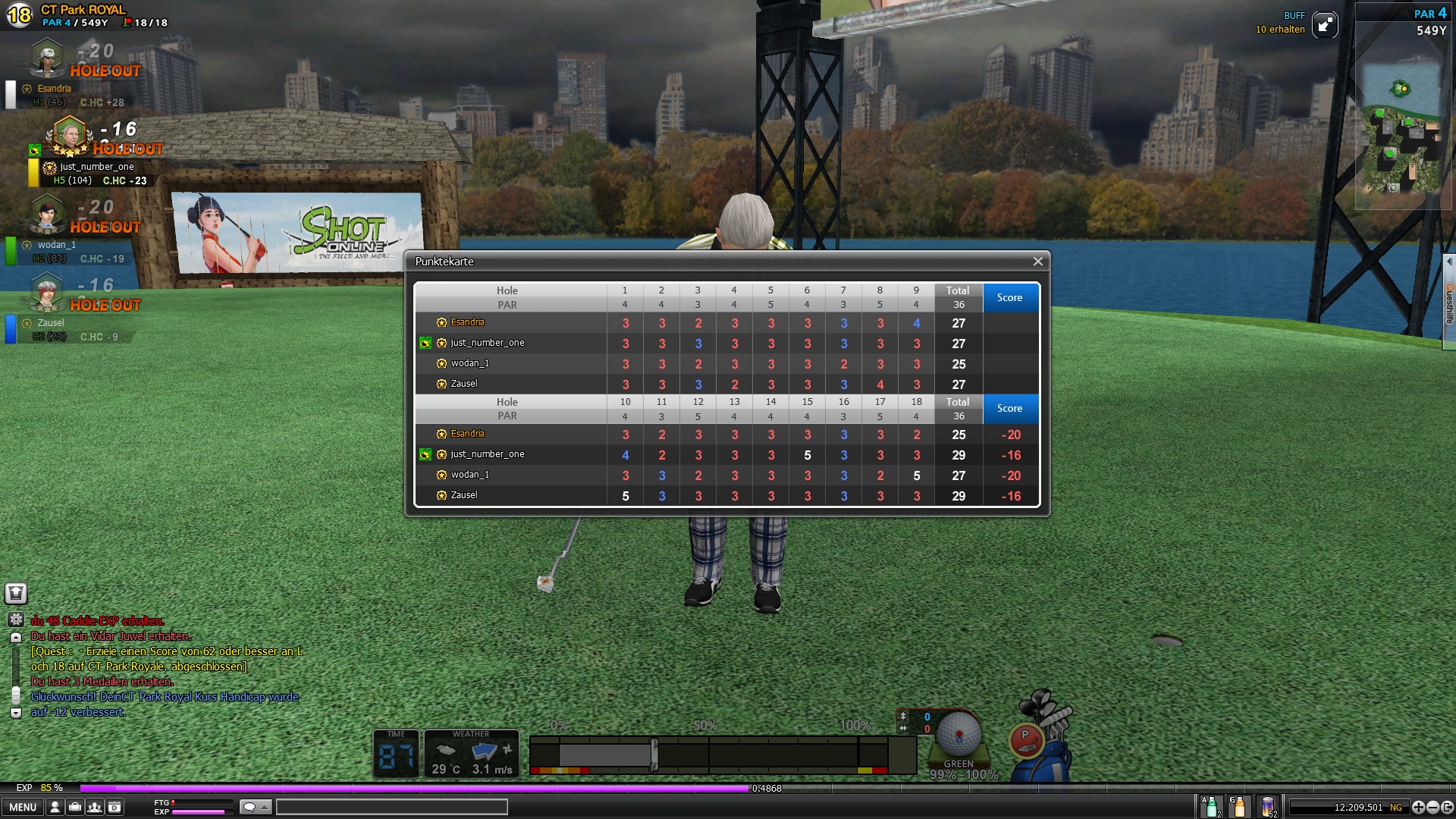Open the daily calendar icon
Screen dimensions: 1456x819
pos(114,807)
